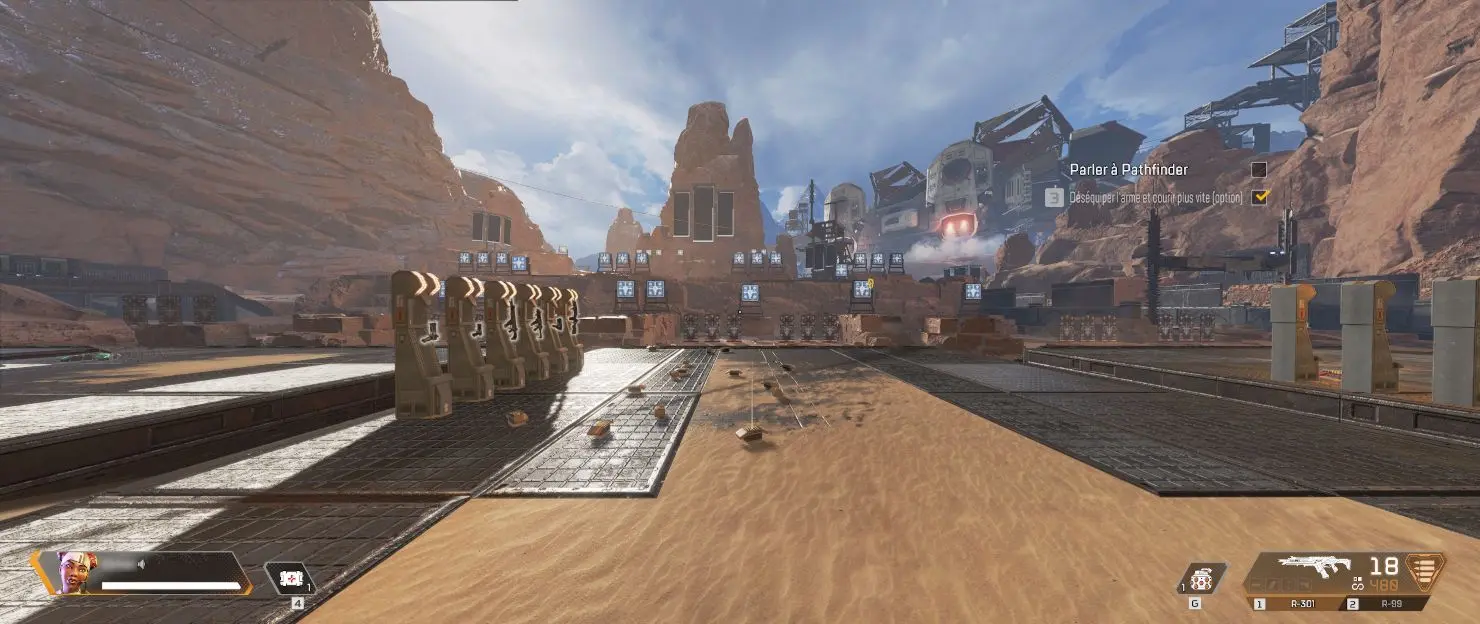Click the checked 'Déséquiper l'arme' objective checkbox
The image size is (1480, 624).
pyautogui.click(x=1259, y=197)
